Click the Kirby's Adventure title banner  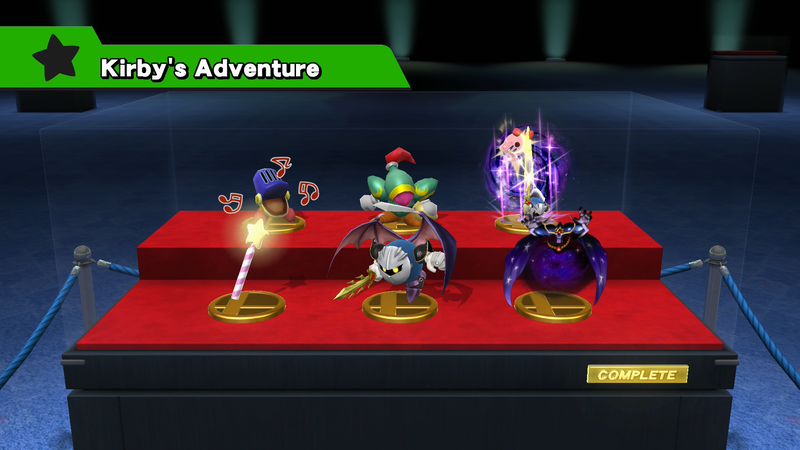(x=210, y=68)
